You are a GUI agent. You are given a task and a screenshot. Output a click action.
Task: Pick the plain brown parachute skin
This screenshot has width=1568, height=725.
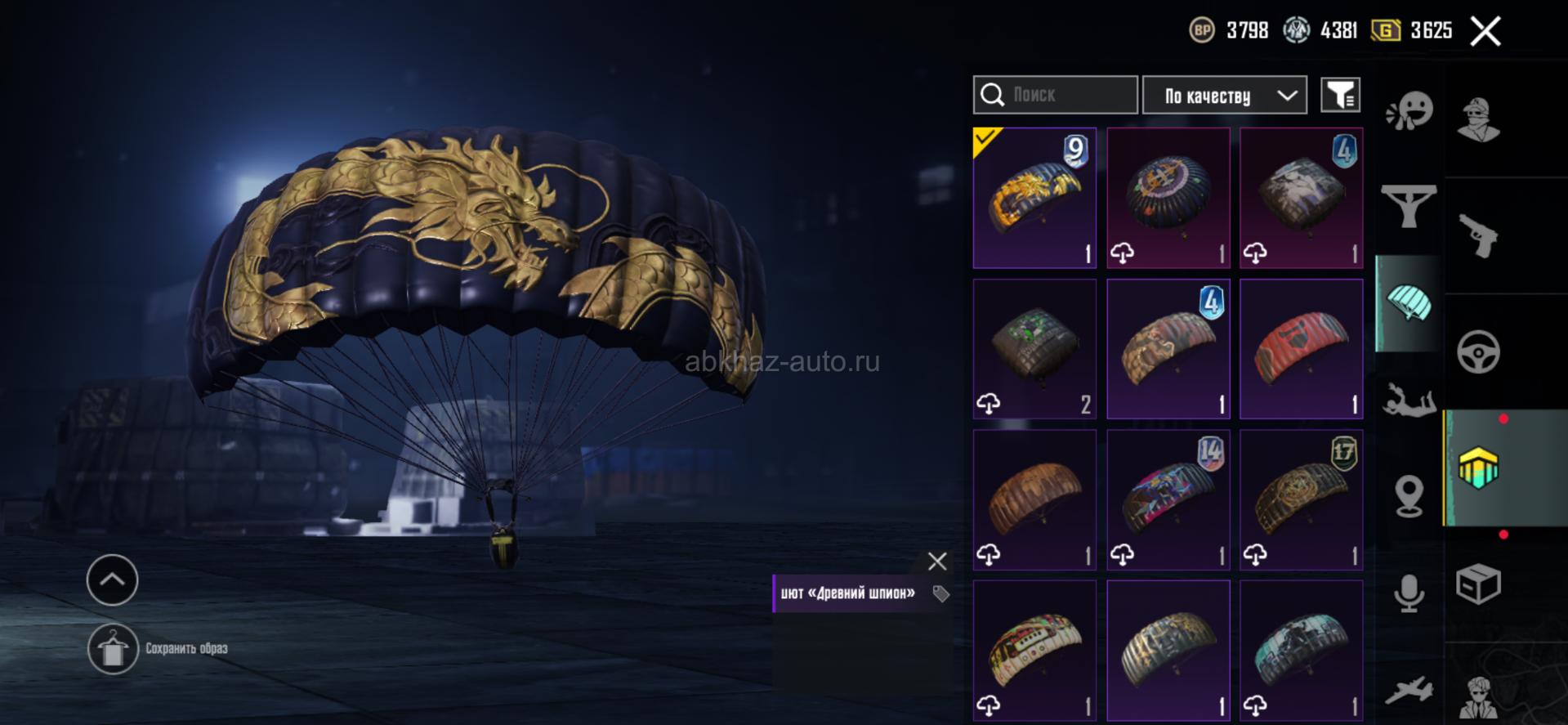point(1034,499)
